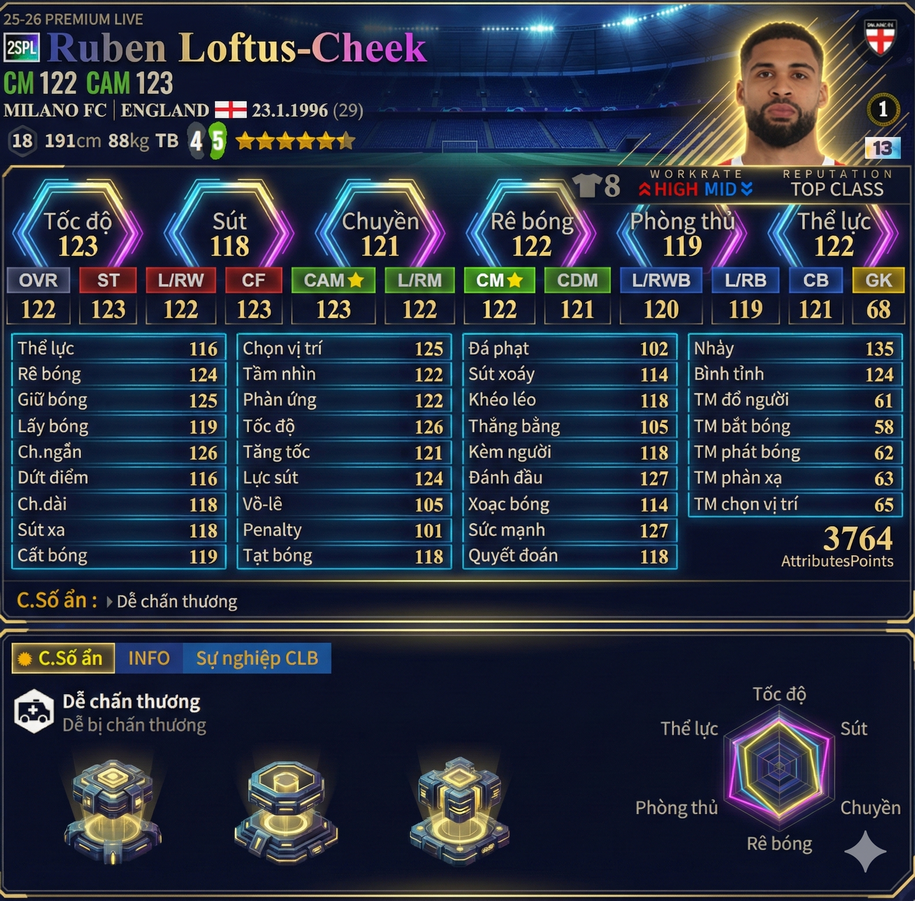Choose the L/RM position badge

tap(419, 281)
